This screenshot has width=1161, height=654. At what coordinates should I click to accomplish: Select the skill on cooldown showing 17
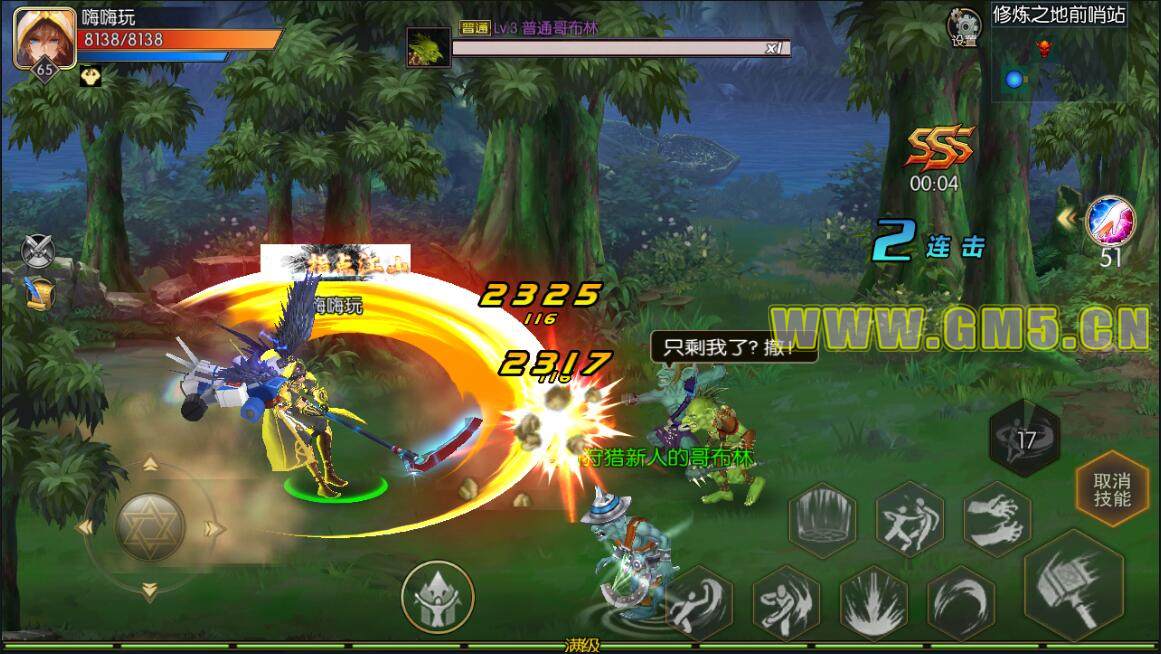(1025, 440)
